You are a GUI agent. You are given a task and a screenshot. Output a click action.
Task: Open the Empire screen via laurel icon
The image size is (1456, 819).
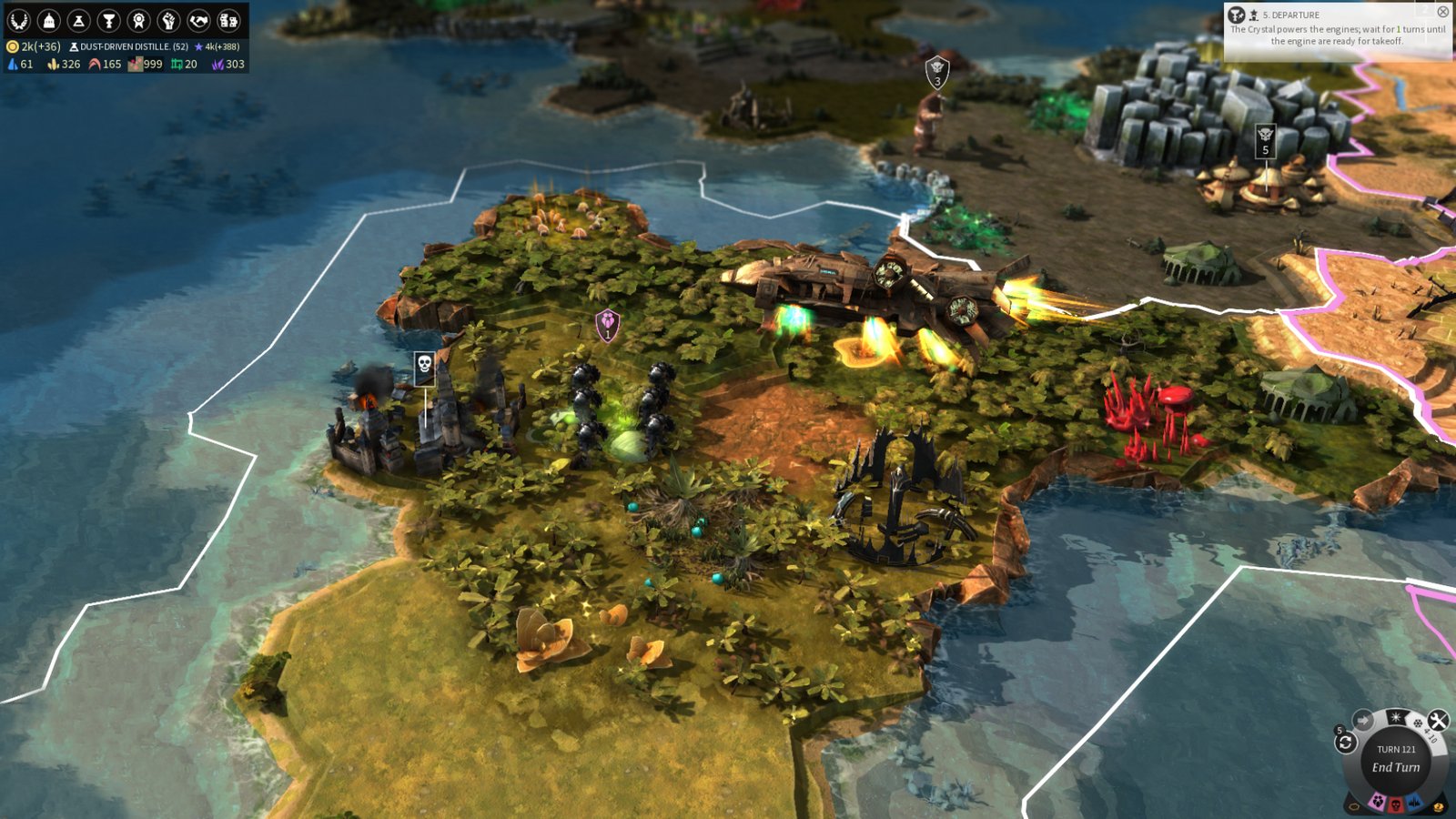click(17, 20)
